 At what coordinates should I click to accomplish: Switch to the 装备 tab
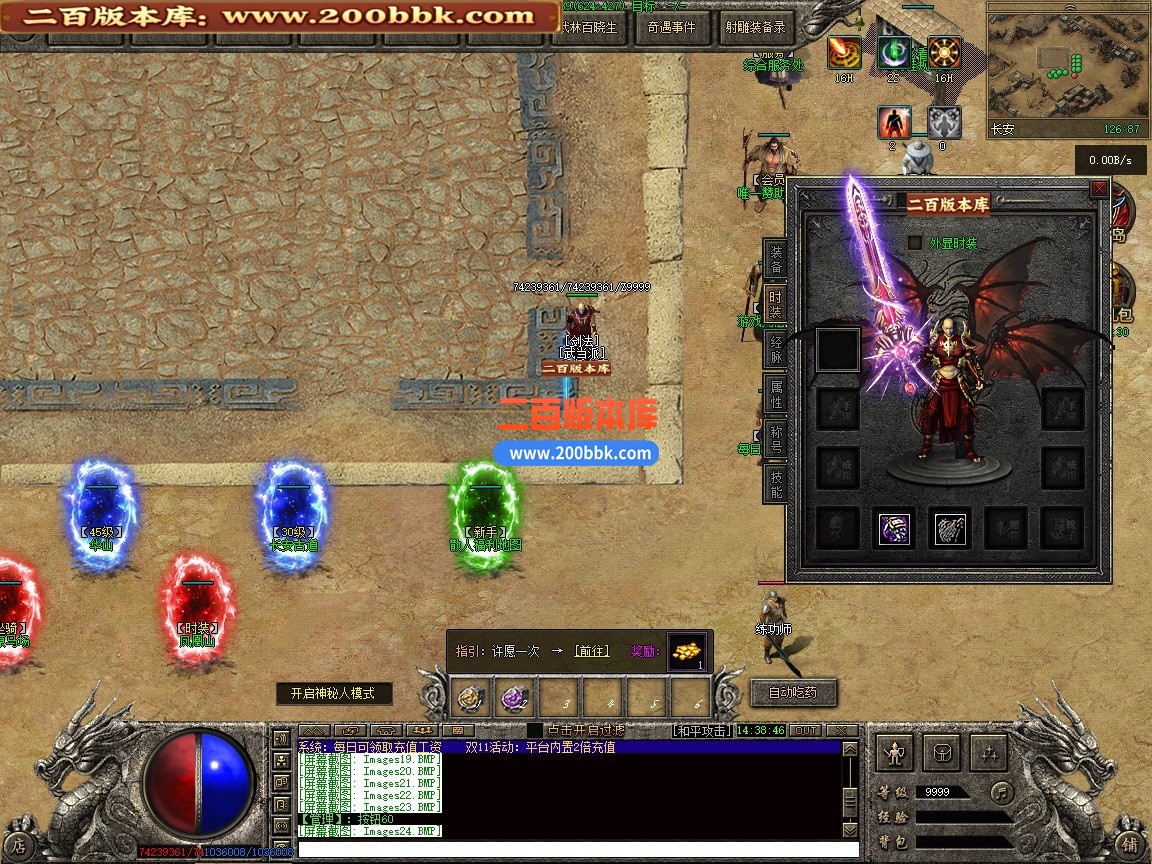(x=777, y=260)
